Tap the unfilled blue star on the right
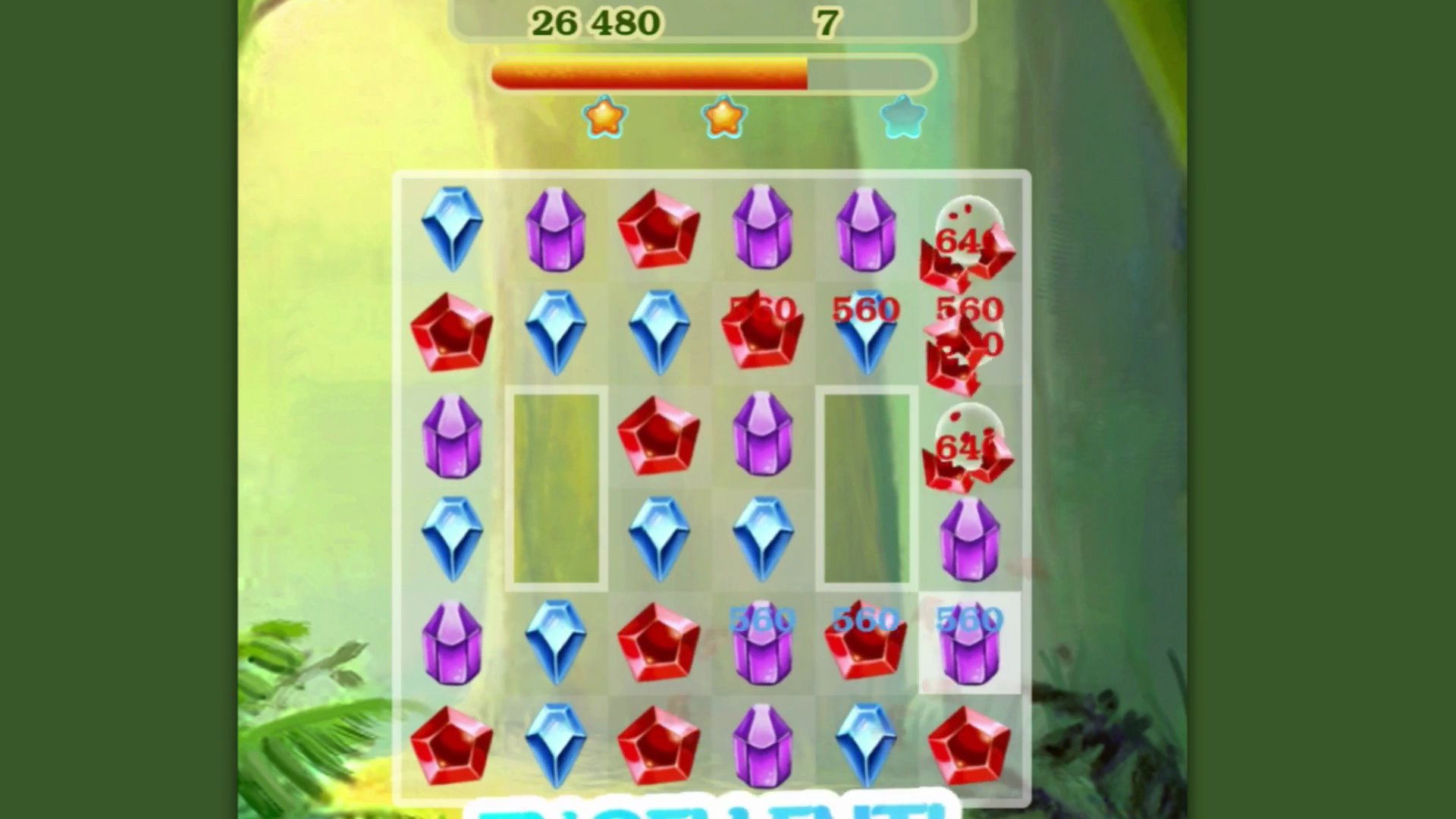The height and width of the screenshot is (819, 1456). coord(902,115)
